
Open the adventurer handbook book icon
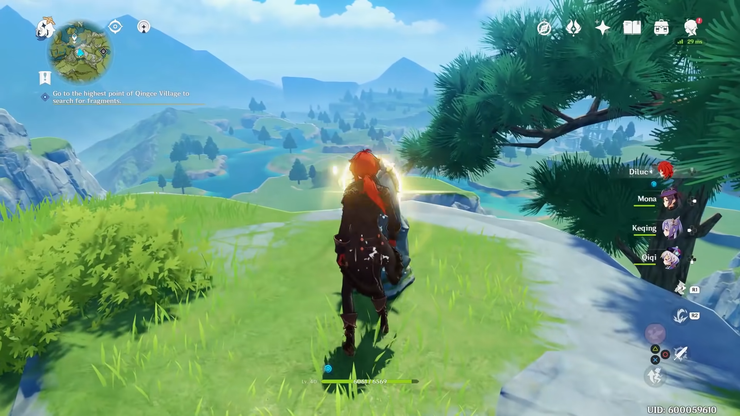(632, 28)
